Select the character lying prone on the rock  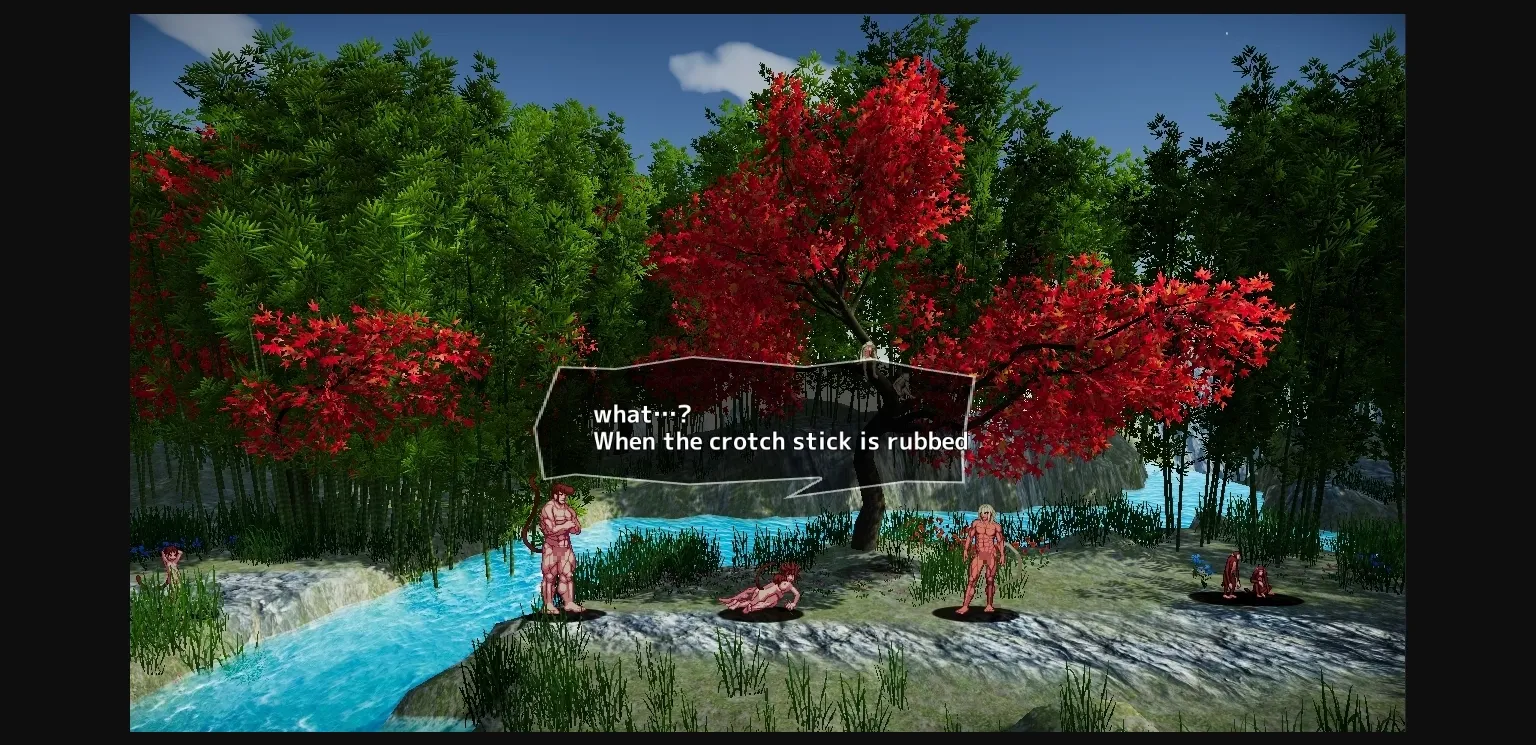770,592
